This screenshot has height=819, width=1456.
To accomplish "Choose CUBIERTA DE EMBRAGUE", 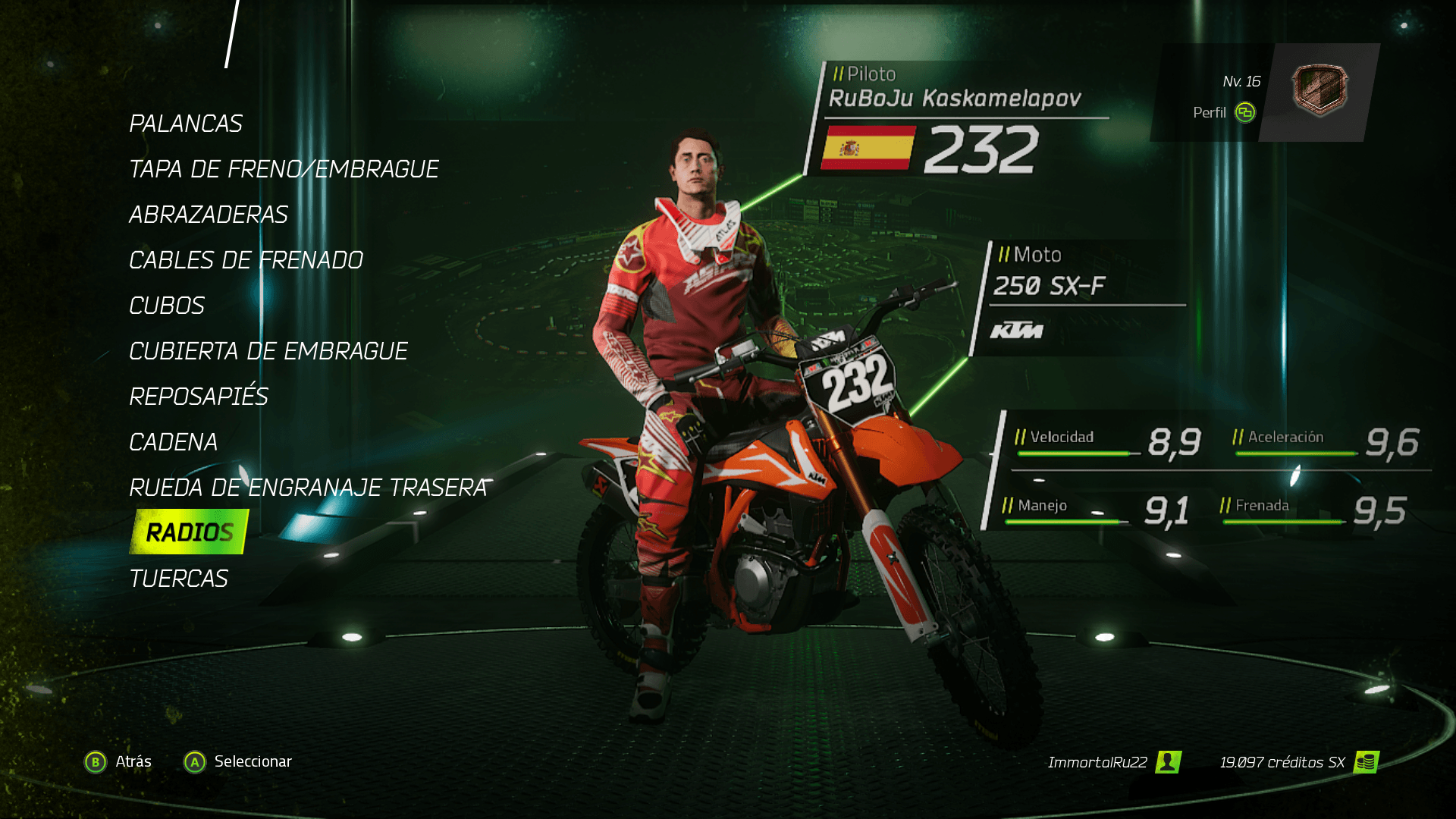I will coord(268,351).
